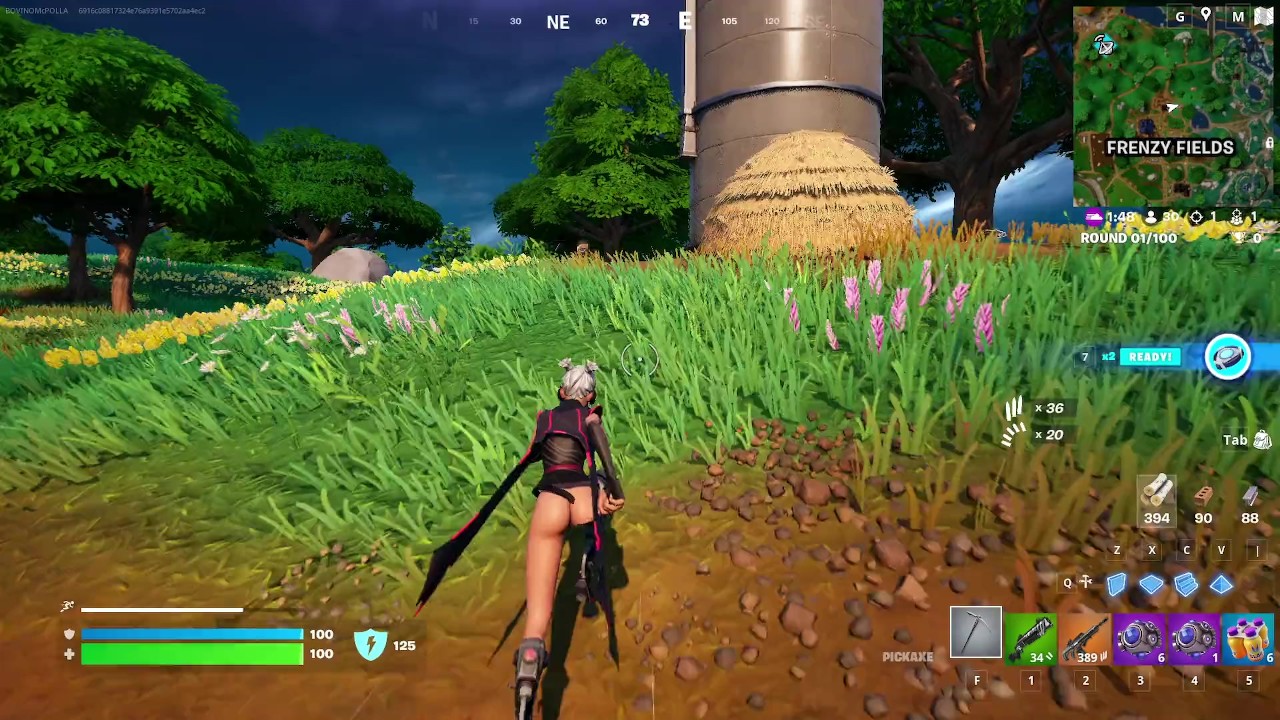
Task: Equip the shotgun in slot 1
Action: 1031,635
